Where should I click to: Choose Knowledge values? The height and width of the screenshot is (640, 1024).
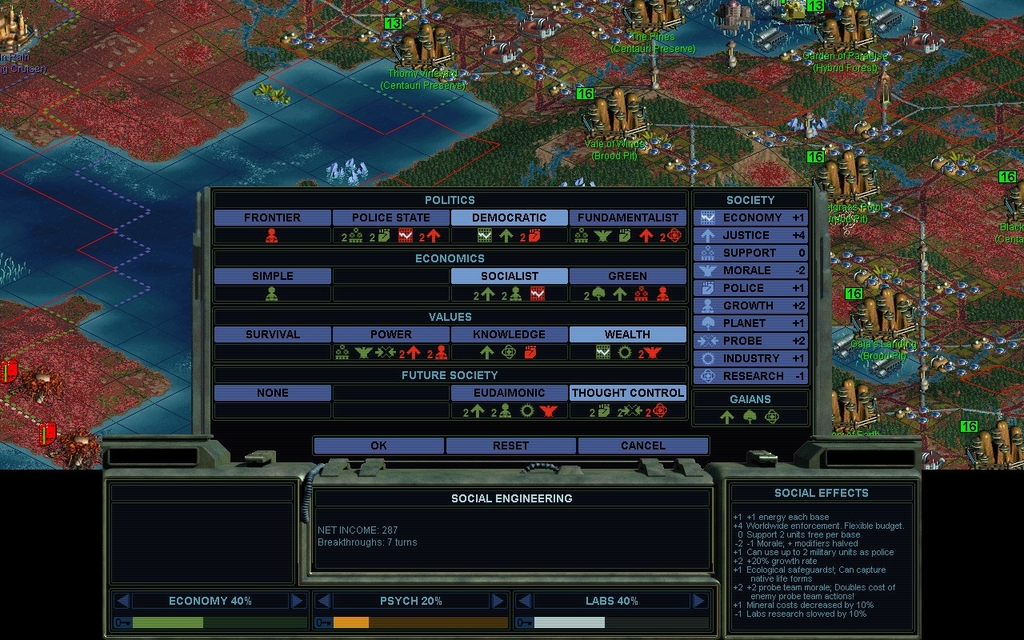point(509,335)
